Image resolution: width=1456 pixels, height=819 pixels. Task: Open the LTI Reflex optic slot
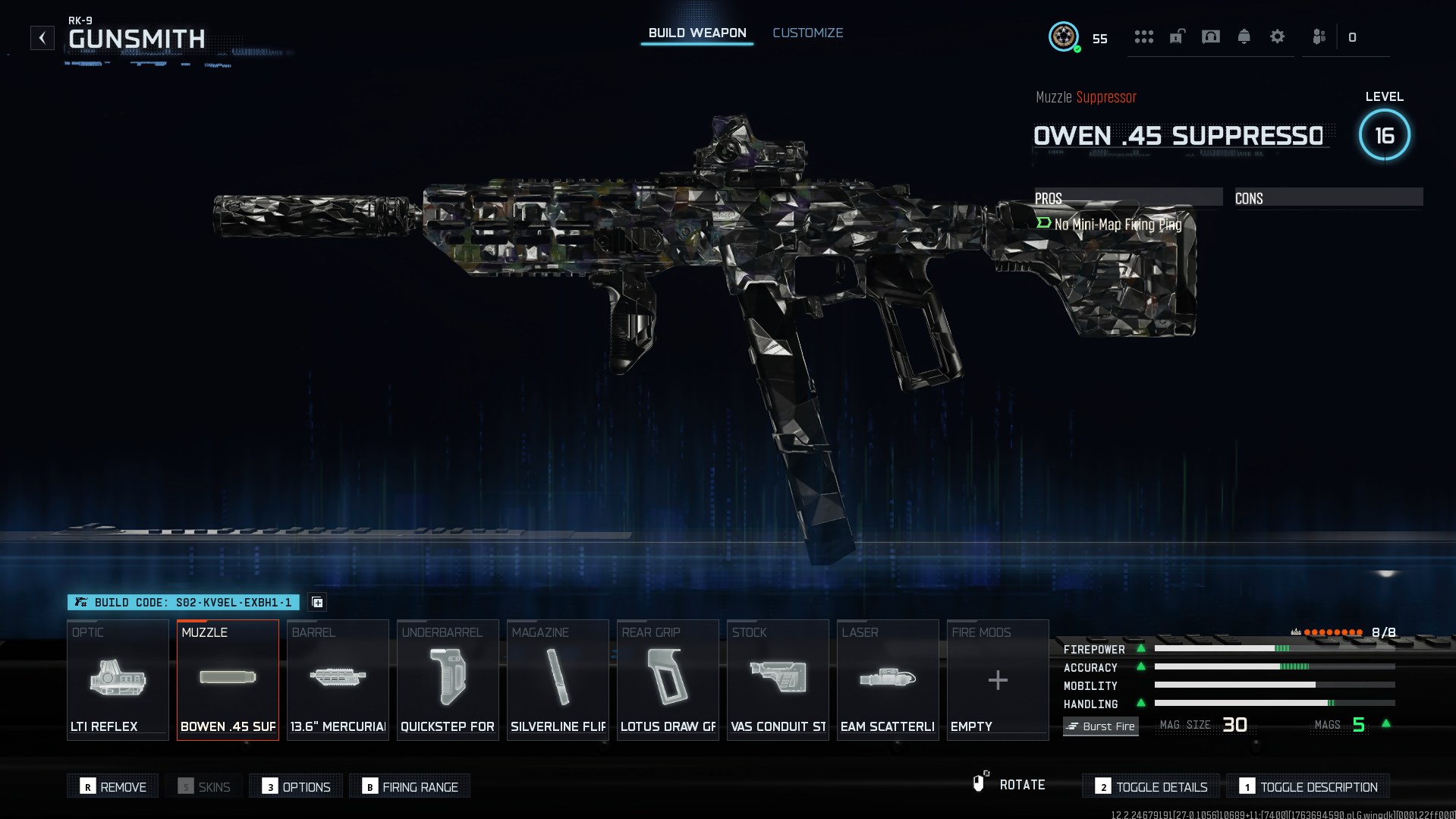(x=118, y=679)
